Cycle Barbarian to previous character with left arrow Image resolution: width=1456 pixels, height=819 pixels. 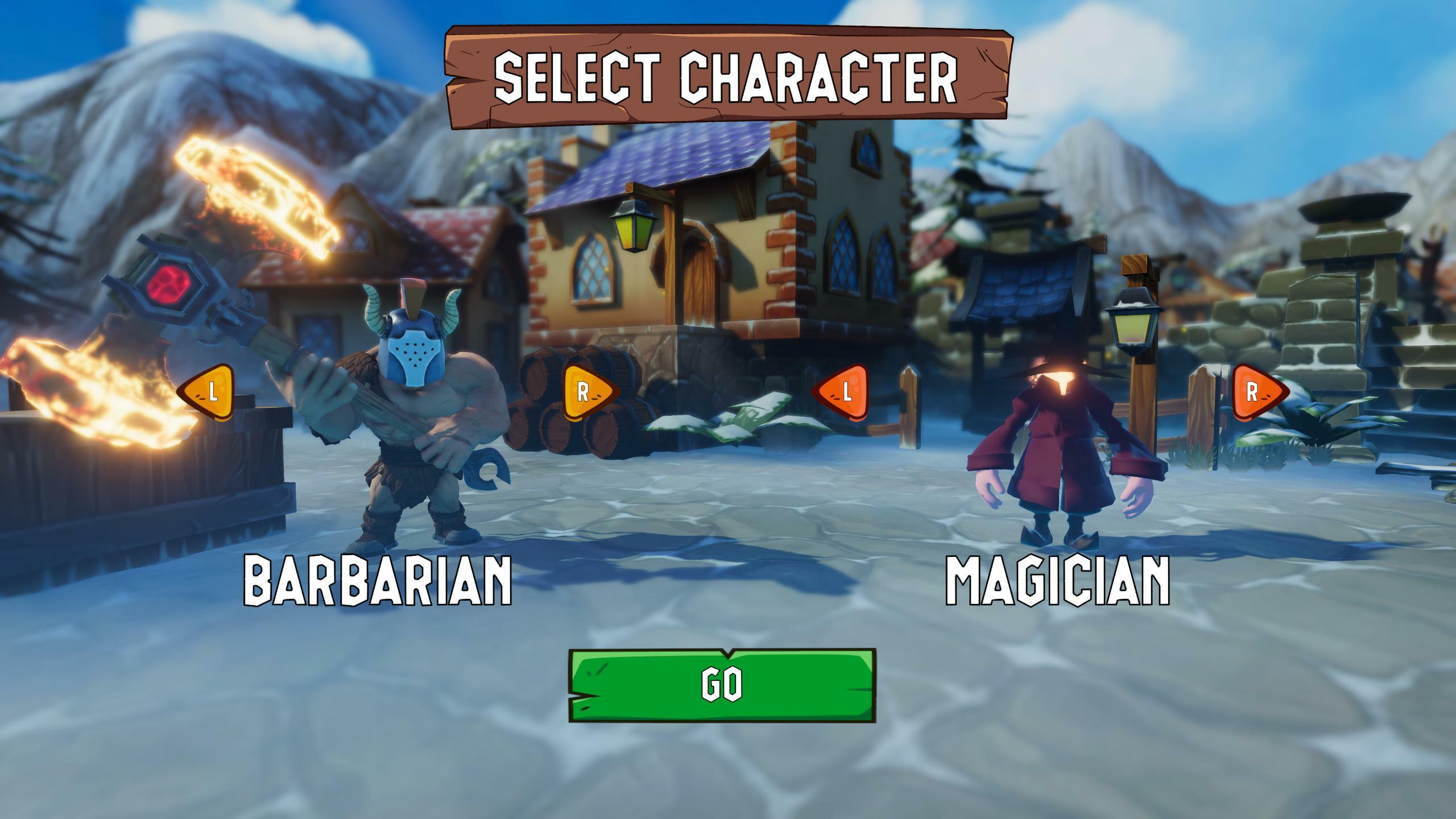(208, 392)
